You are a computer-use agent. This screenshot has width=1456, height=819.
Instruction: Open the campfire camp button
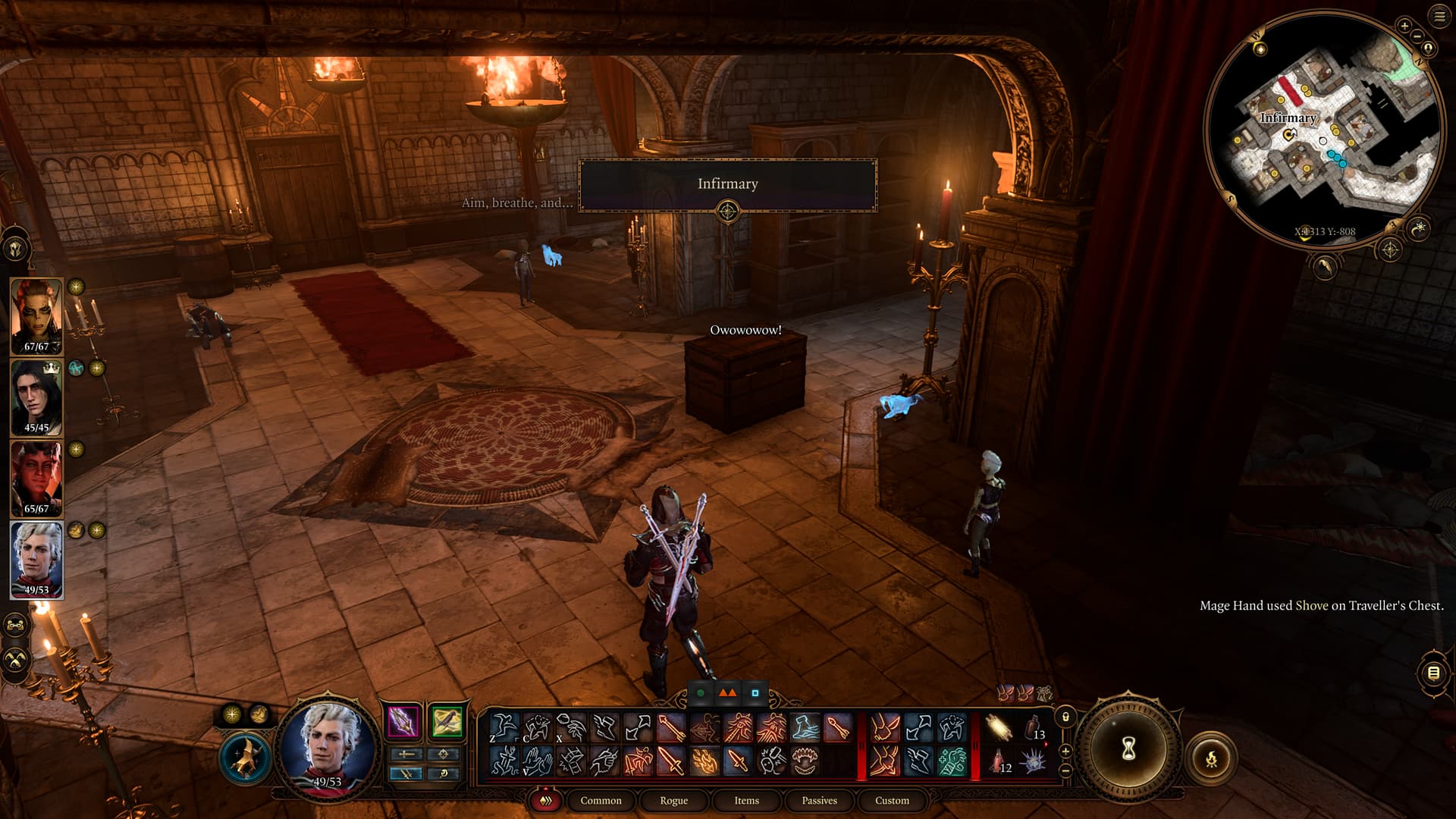[1211, 758]
